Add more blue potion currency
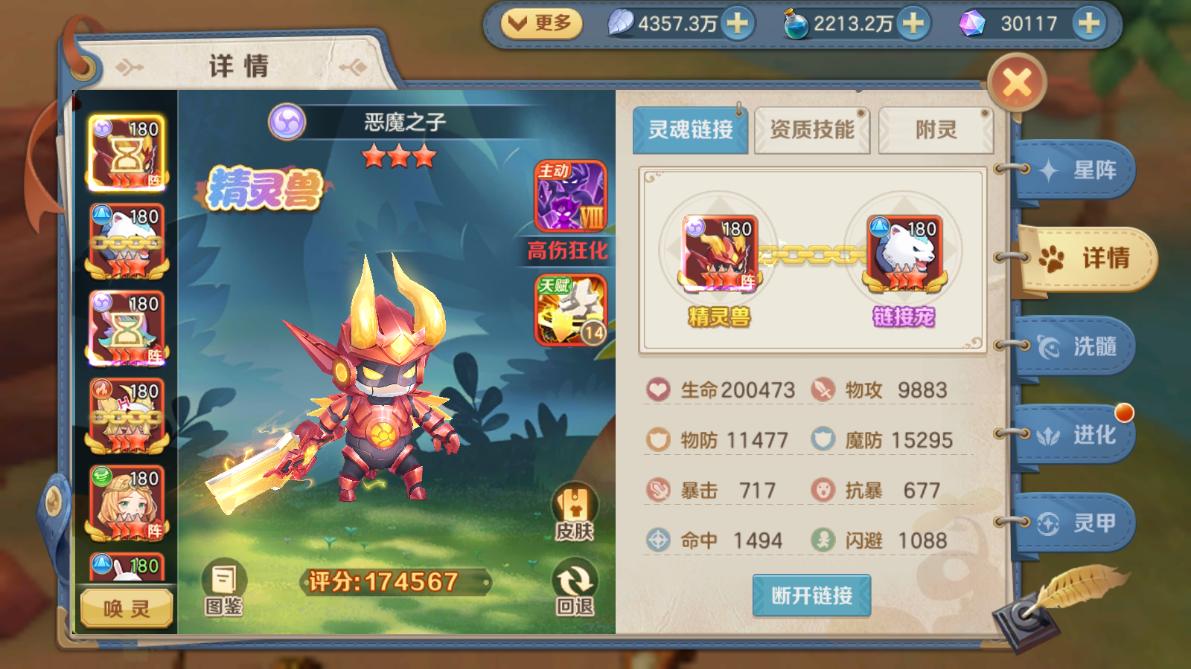The image size is (1191, 669). (x=911, y=23)
